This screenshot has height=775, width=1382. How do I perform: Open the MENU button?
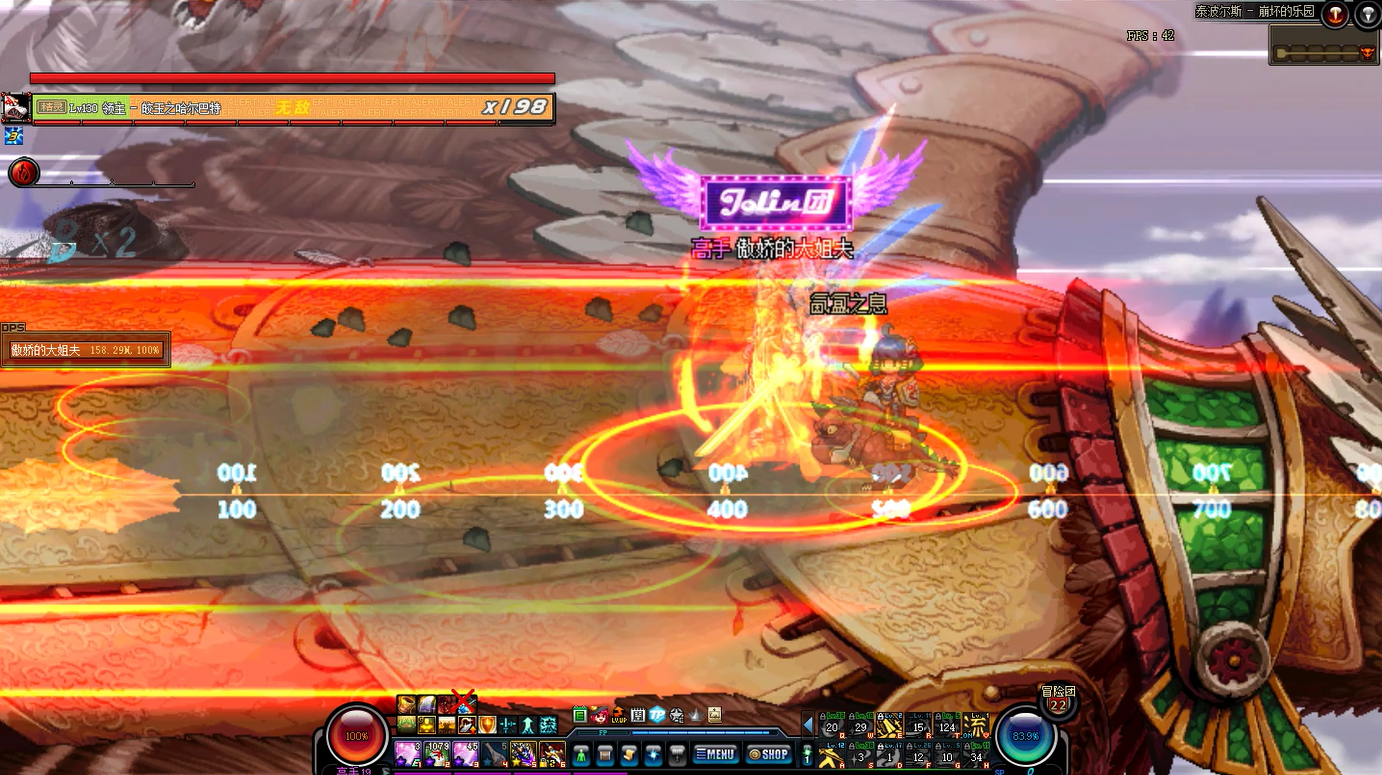[716, 754]
